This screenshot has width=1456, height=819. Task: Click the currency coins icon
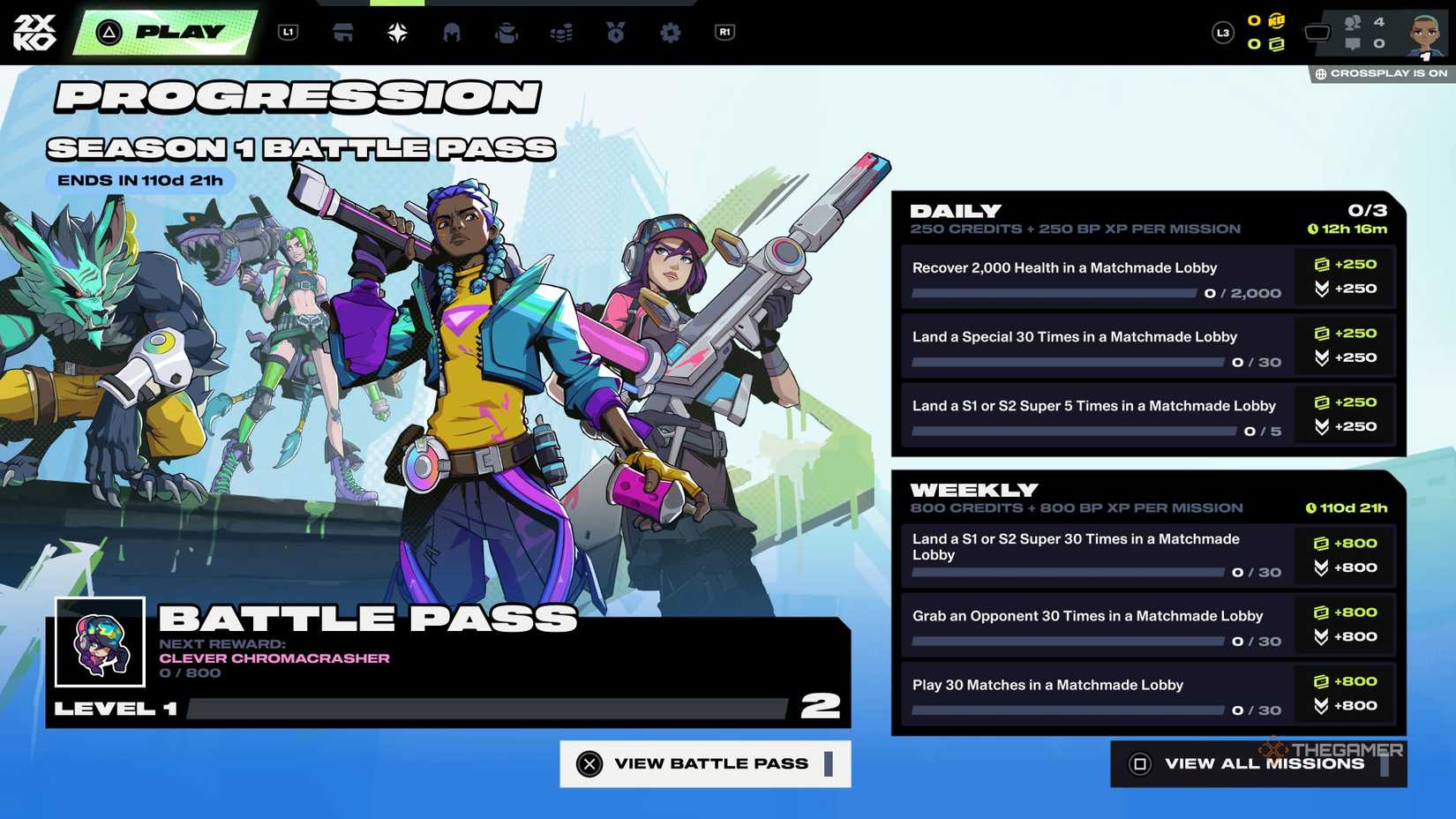pos(561,33)
